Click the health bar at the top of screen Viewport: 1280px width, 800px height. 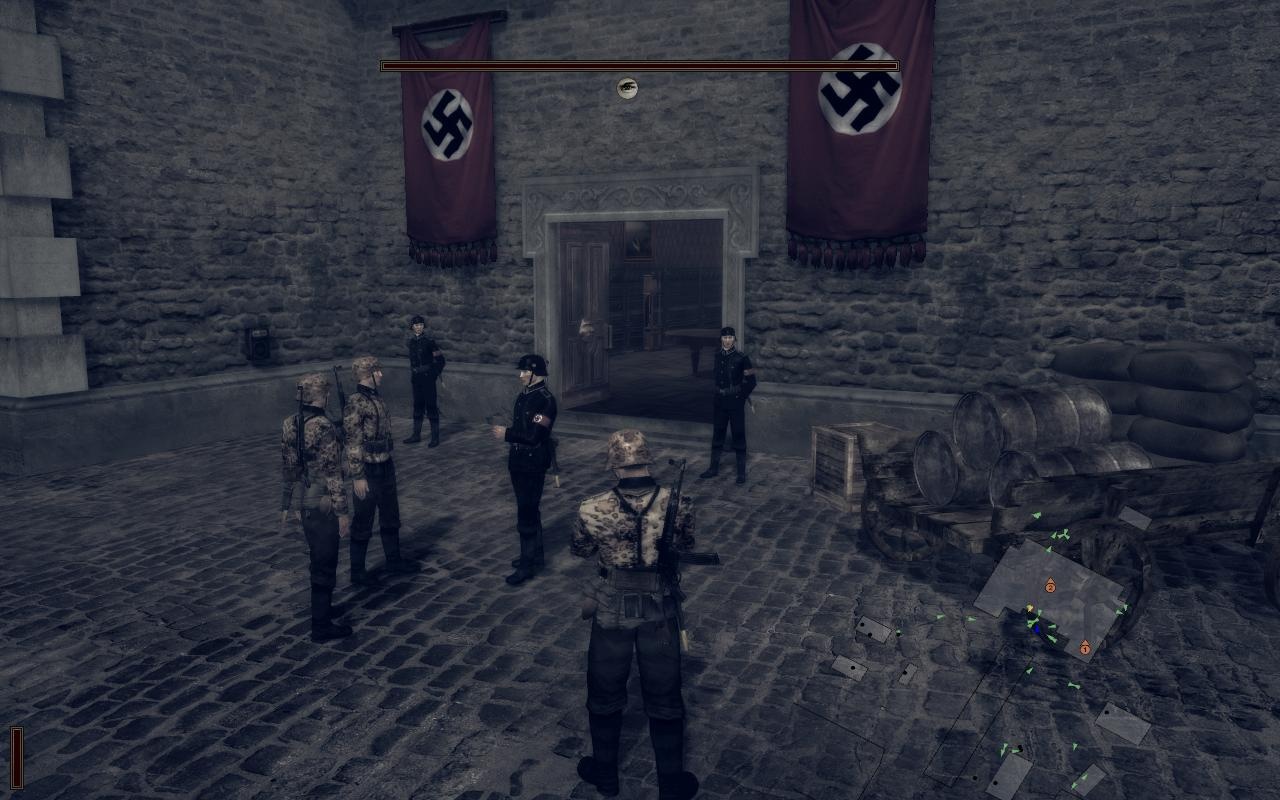tap(628, 65)
